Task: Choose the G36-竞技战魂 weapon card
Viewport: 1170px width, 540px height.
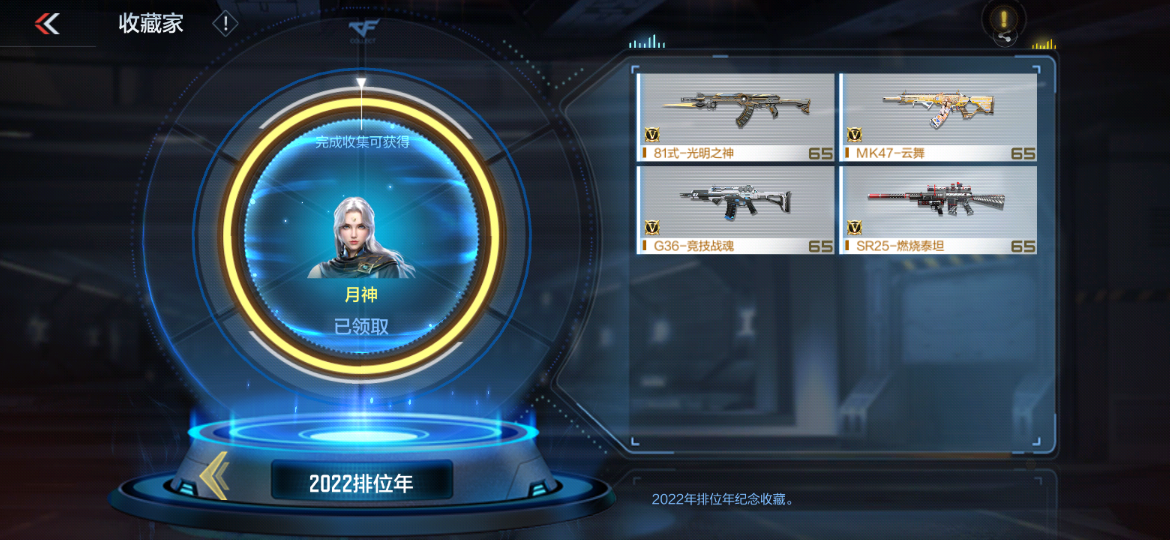Action: click(x=736, y=209)
